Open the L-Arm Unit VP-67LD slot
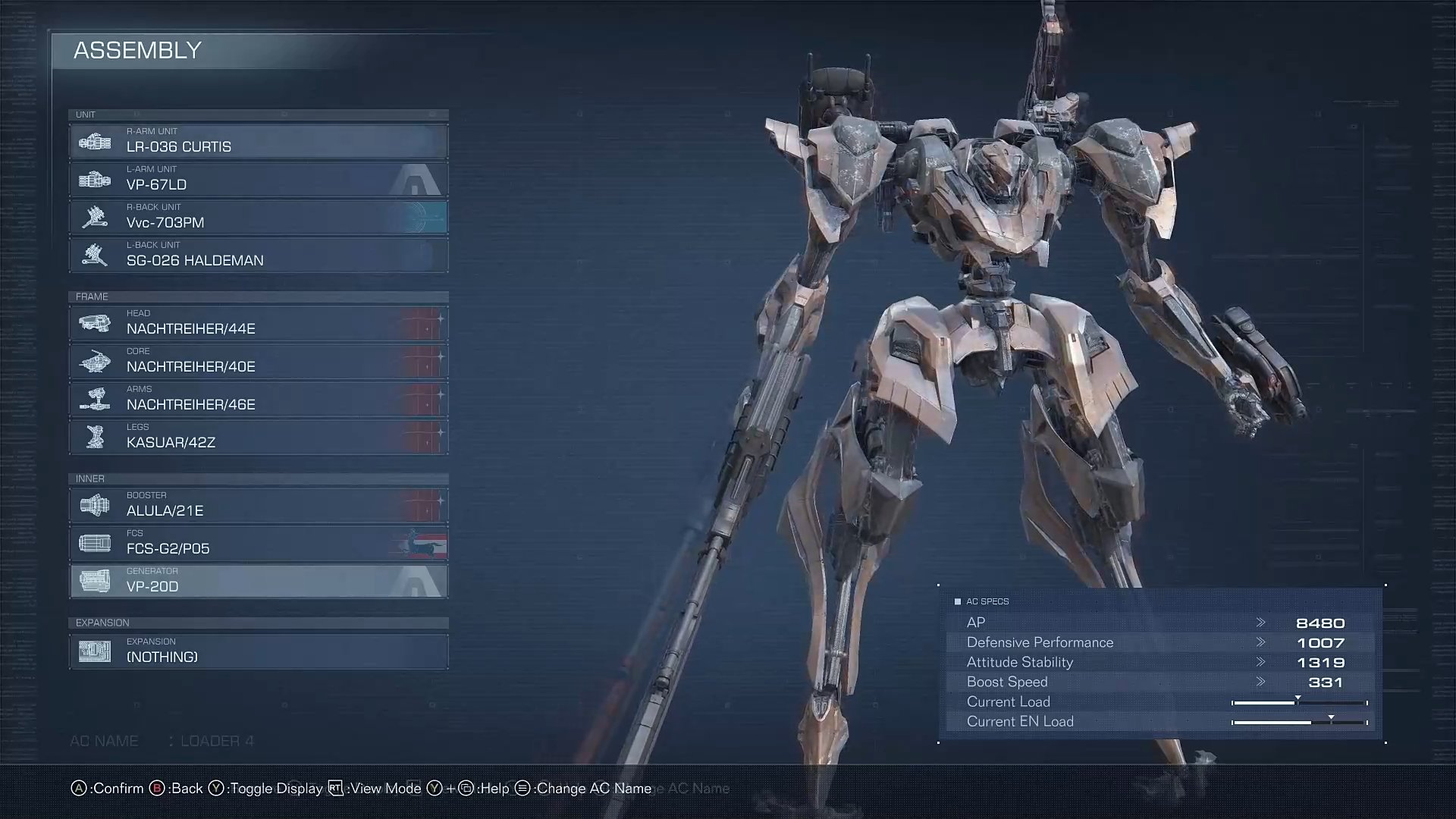The image size is (1456, 819). 258,179
